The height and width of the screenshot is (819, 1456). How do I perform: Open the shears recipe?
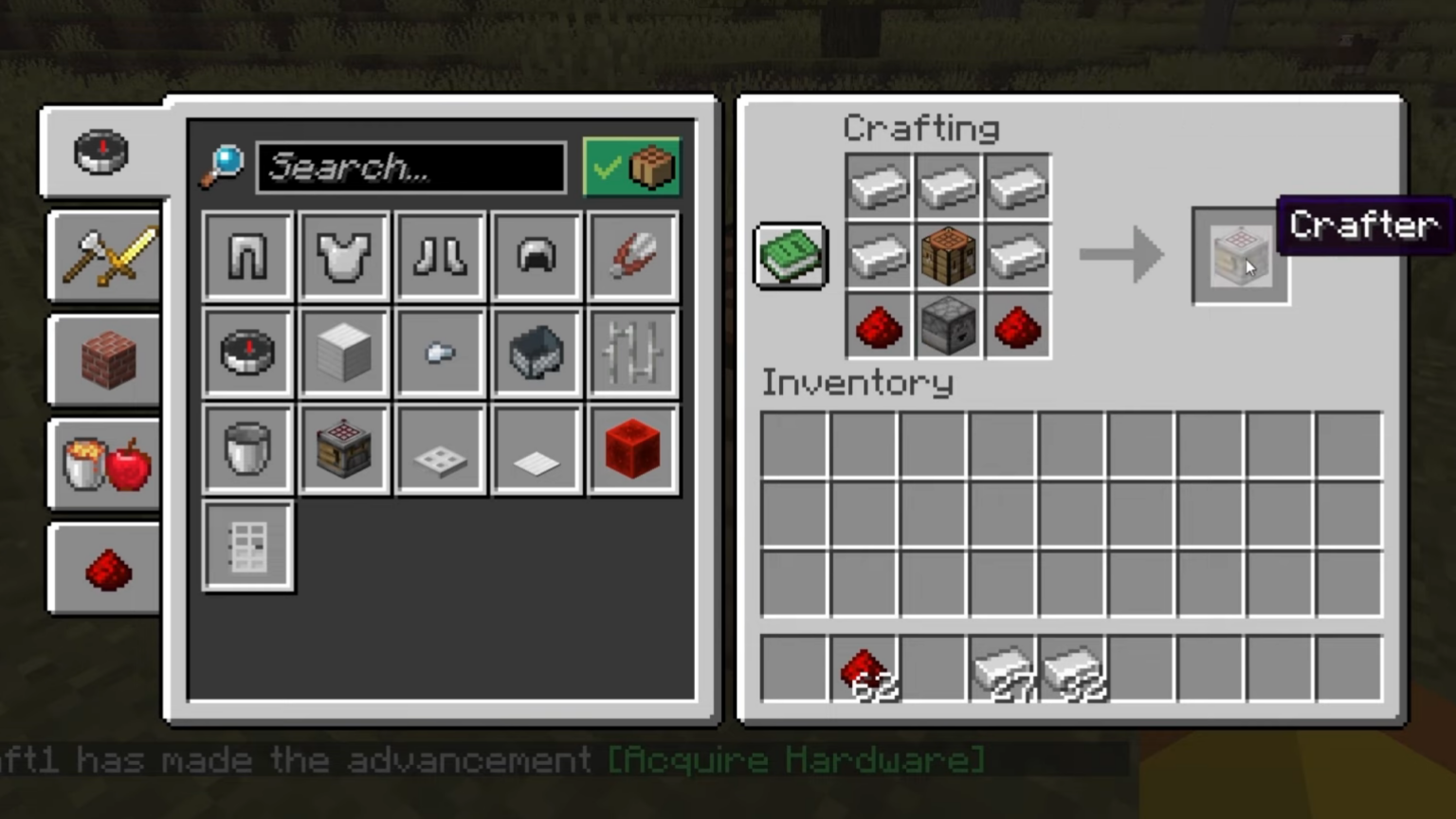[x=632, y=256]
